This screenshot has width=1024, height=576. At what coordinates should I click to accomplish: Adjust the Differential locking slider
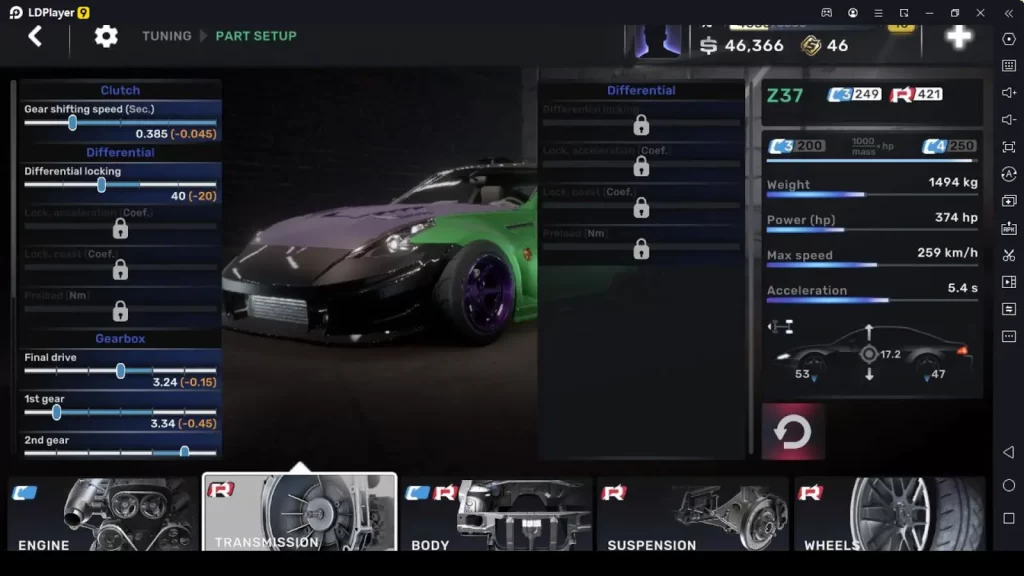click(x=101, y=184)
